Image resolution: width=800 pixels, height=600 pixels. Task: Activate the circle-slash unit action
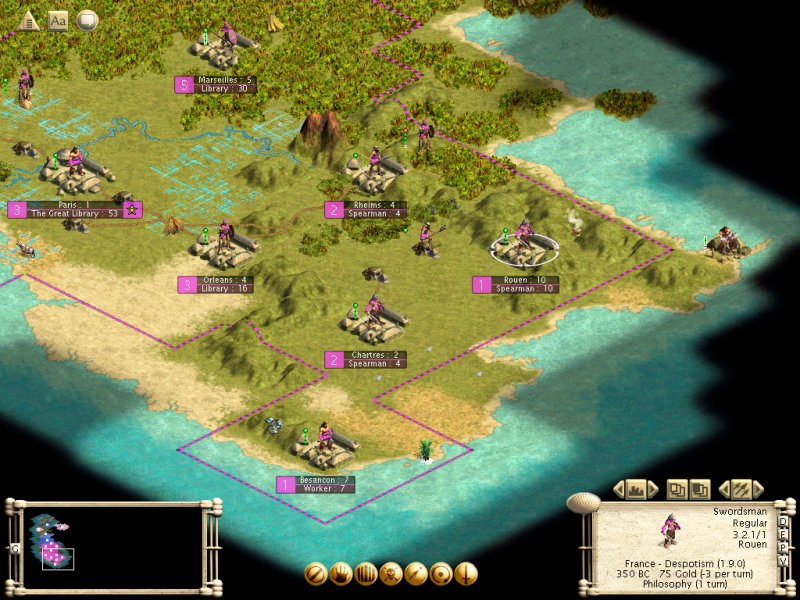[x=316, y=574]
